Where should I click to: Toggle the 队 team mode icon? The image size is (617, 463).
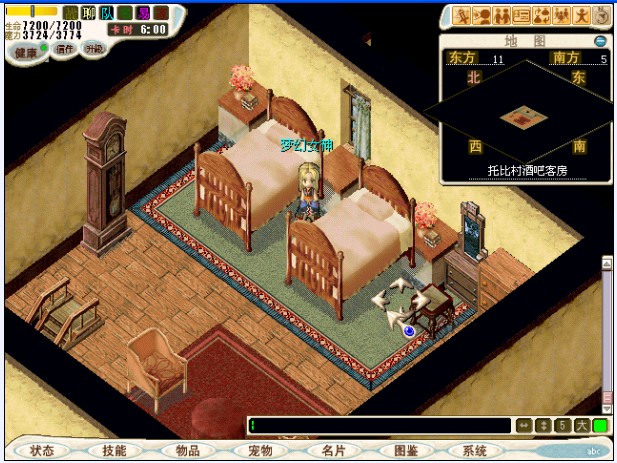pyautogui.click(x=106, y=13)
